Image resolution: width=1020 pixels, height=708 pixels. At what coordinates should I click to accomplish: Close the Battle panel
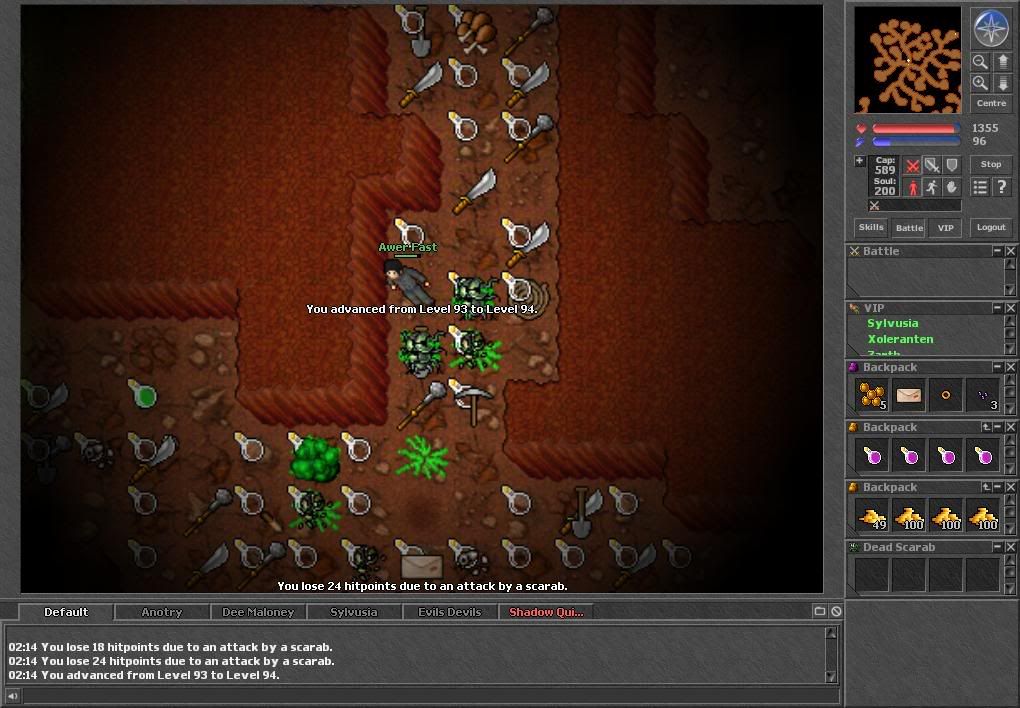(1010, 252)
